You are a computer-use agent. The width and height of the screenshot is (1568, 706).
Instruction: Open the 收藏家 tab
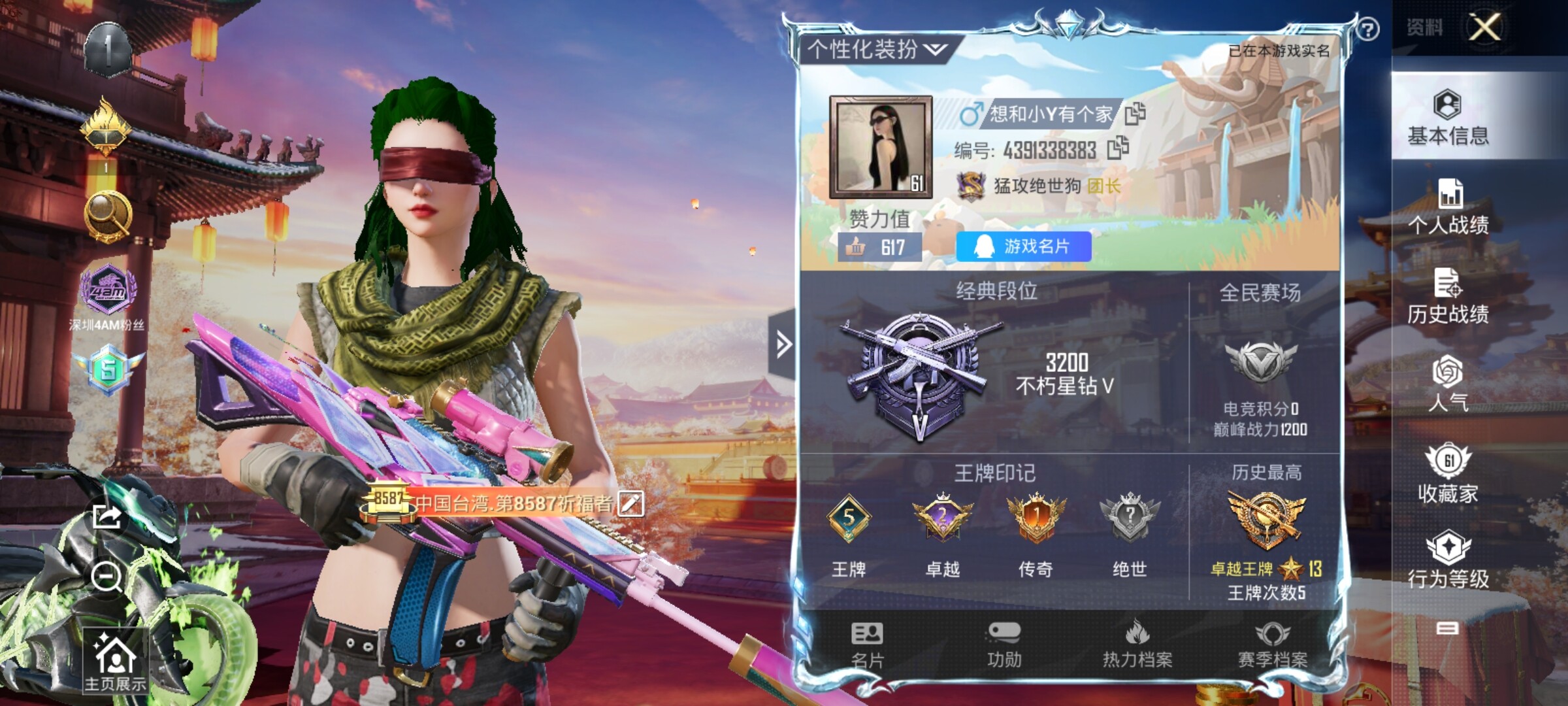tap(1448, 474)
